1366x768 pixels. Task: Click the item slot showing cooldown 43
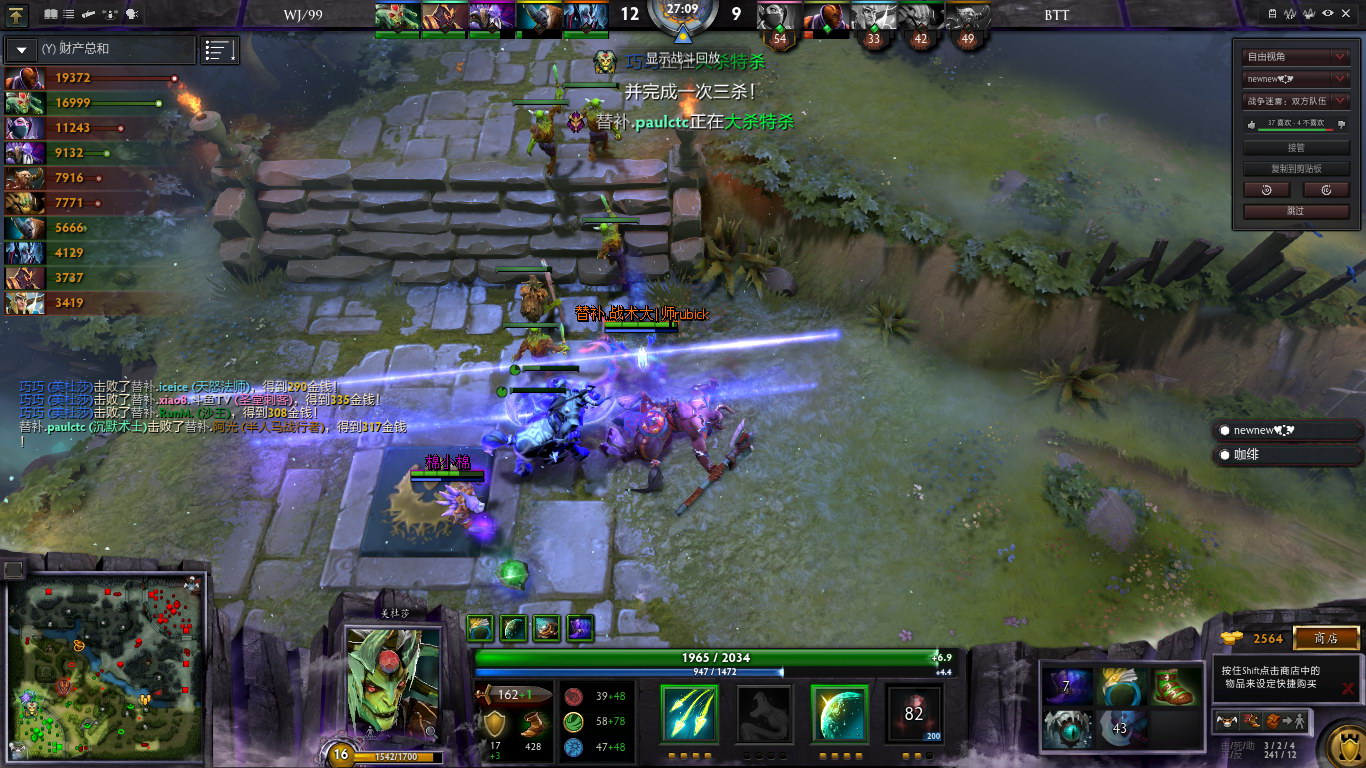tap(1120, 728)
